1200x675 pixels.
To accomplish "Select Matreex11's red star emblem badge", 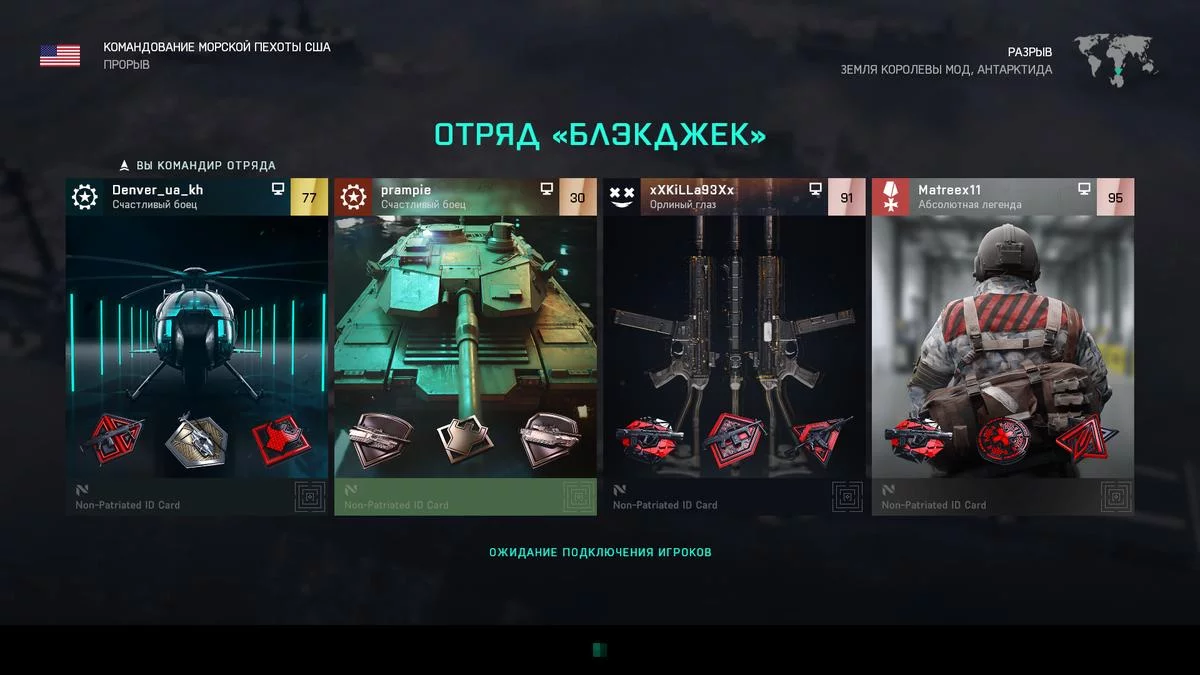I will pyautogui.click(x=1002, y=438).
